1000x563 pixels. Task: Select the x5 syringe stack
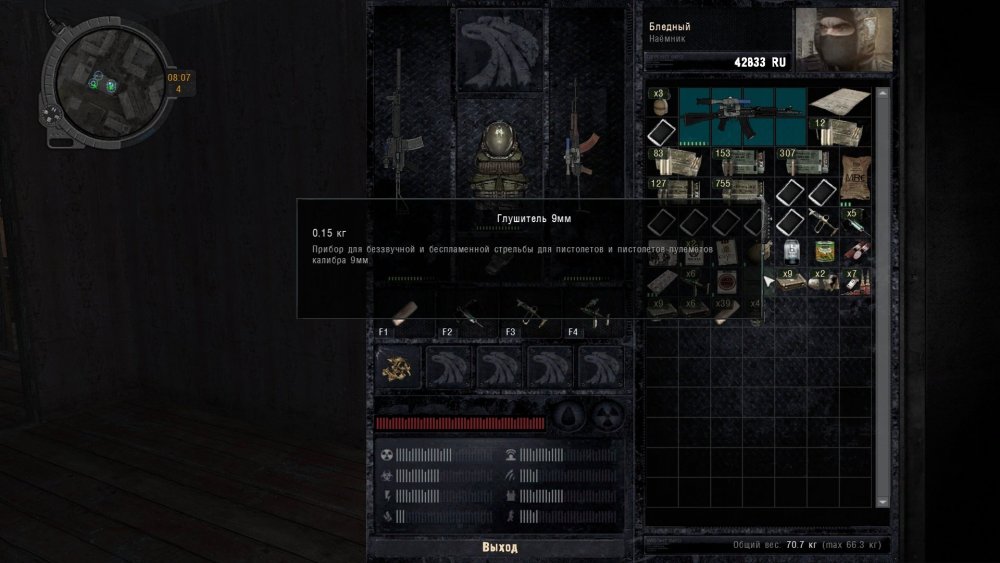[855, 222]
